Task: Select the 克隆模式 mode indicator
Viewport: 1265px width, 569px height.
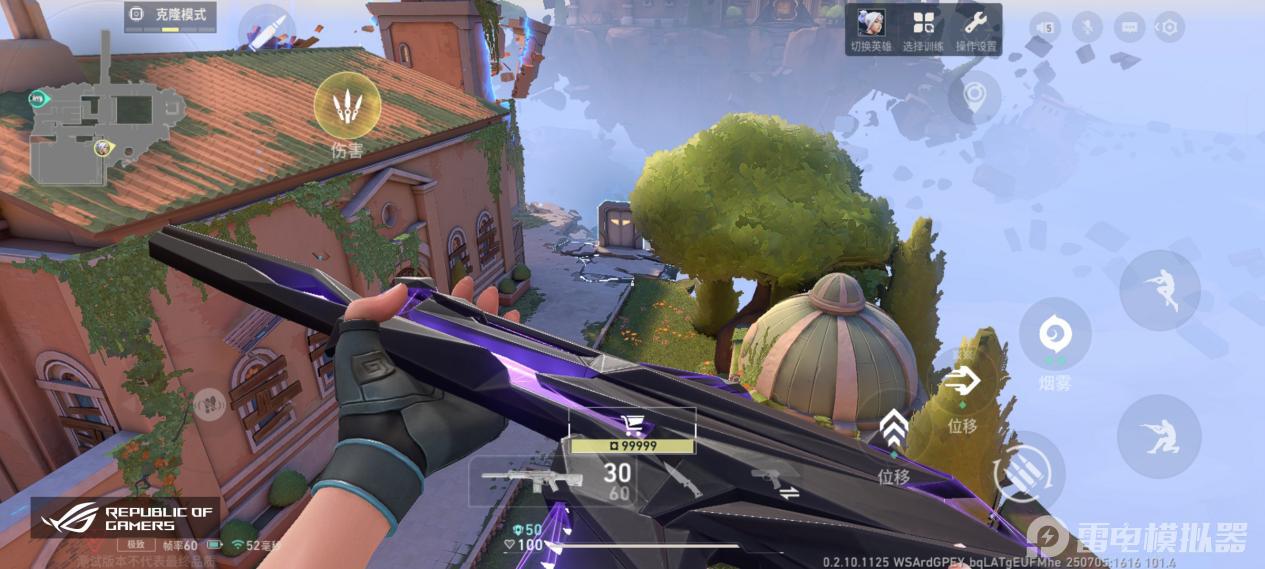Action: pos(170,17)
